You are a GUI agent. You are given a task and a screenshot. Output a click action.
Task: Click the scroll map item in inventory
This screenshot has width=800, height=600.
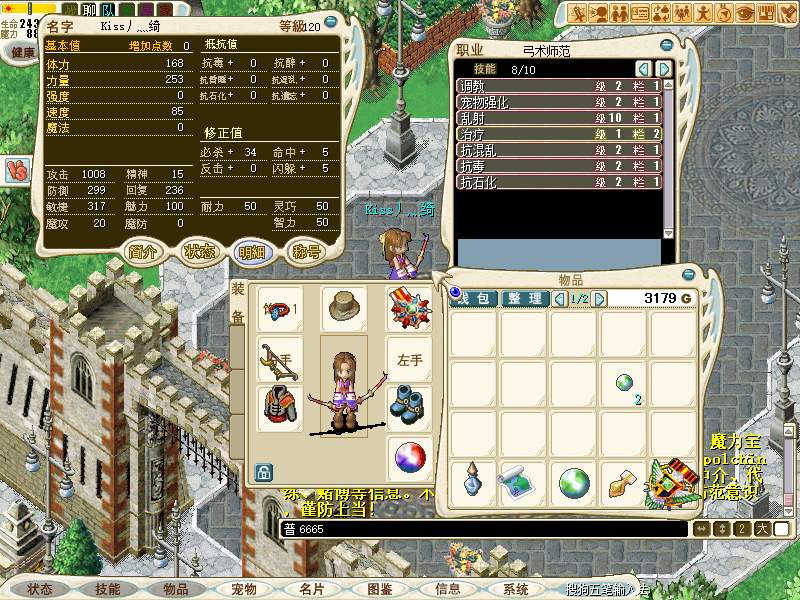tap(524, 483)
